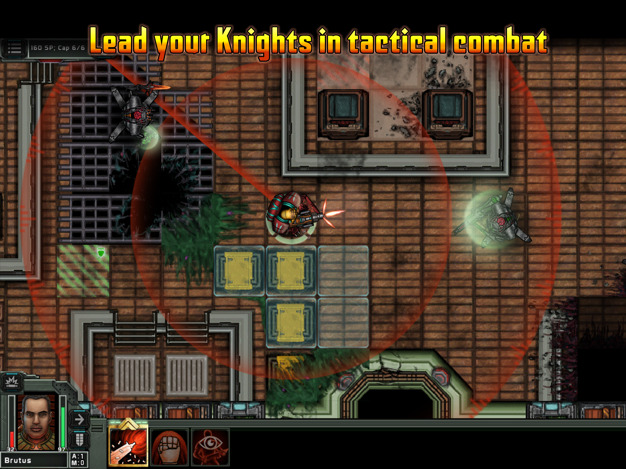The height and width of the screenshot is (469, 626).
Task: Activate the weapon firing ability icon
Action: (128, 446)
